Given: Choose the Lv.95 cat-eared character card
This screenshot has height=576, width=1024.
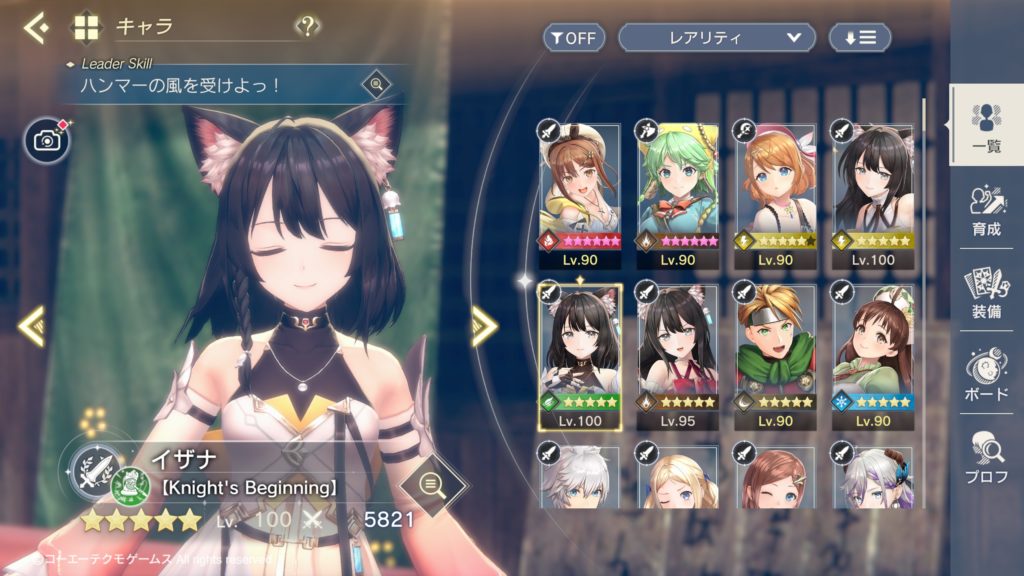Looking at the screenshot, I should pos(678,348).
